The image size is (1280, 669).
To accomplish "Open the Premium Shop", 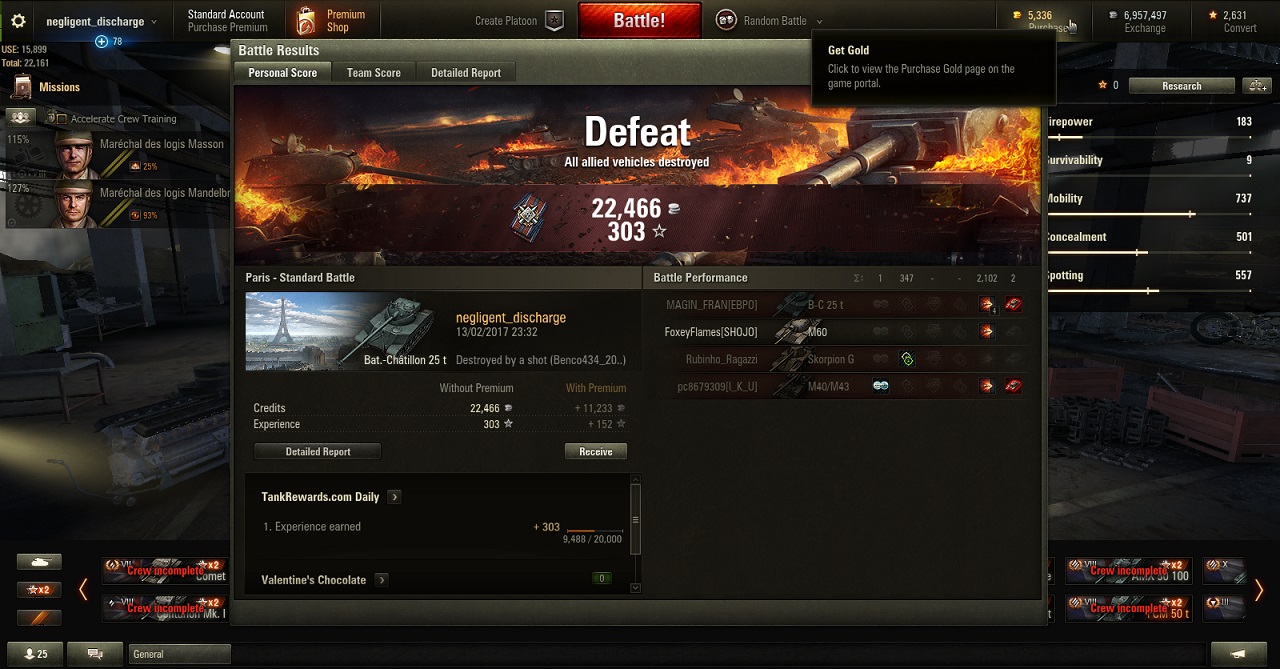I will pos(332,21).
